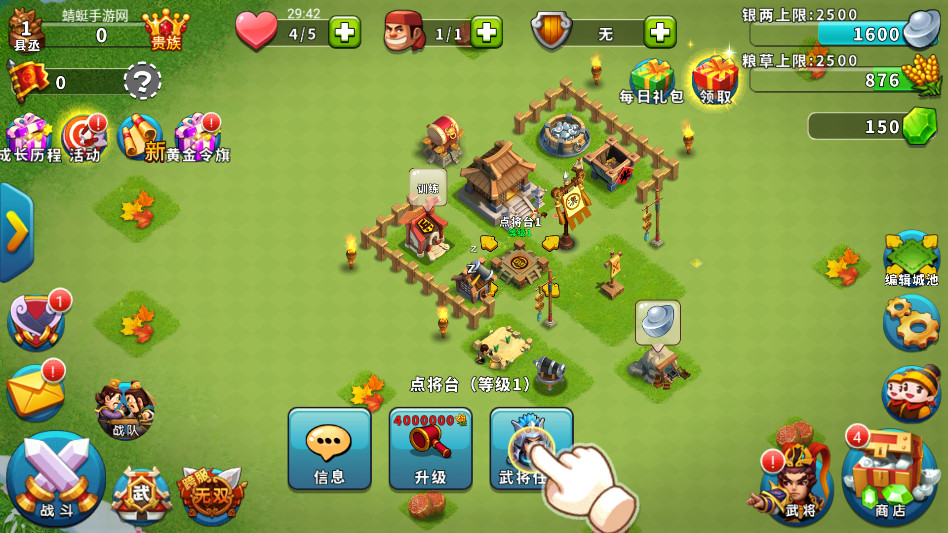Screen dimensions: 948x533
Task: Open the 每日礼包 daily gift pack
Action: 651,79
